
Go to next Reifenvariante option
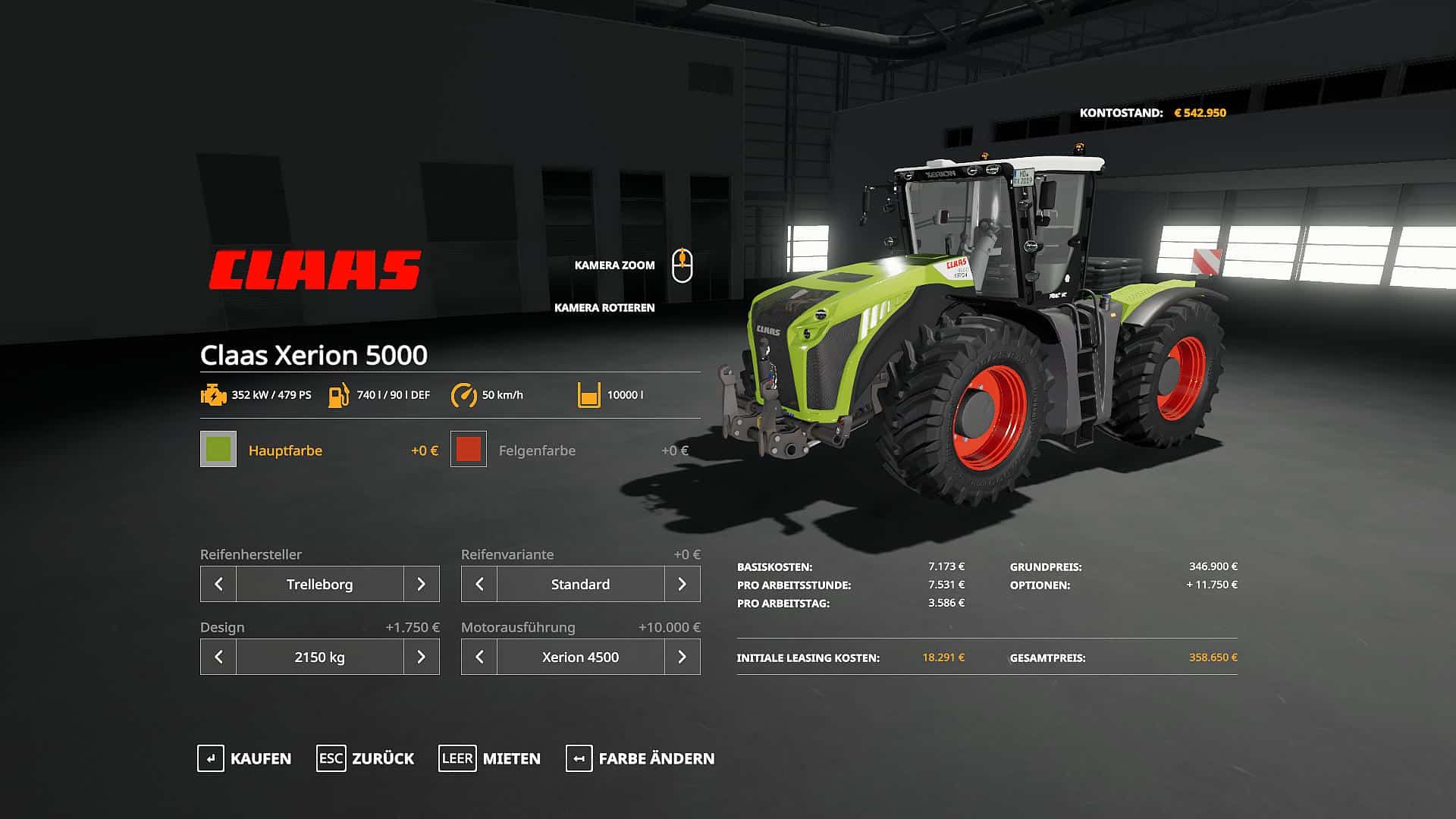[x=682, y=584]
